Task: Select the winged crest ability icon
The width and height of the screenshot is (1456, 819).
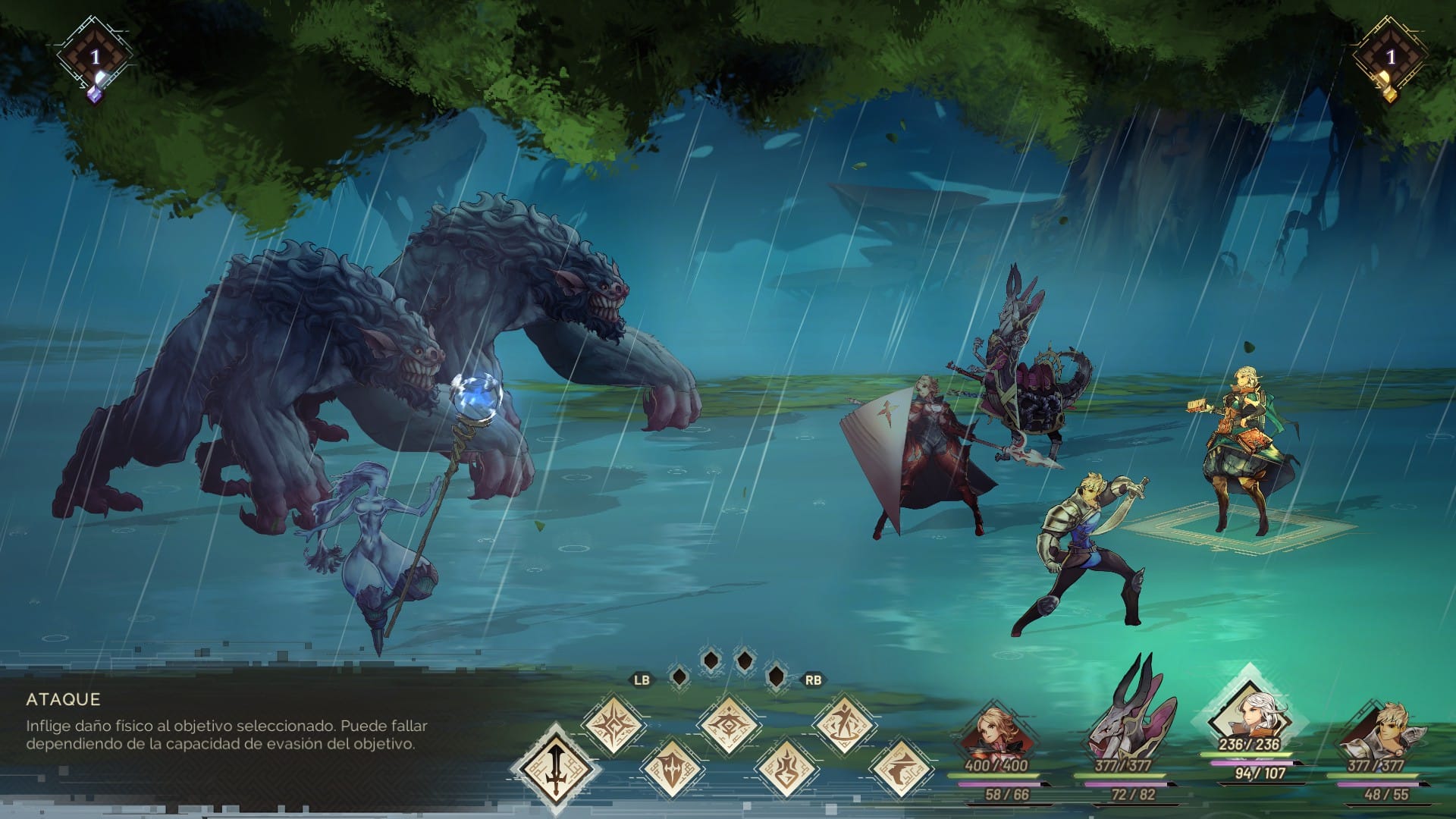Action: (x=728, y=724)
